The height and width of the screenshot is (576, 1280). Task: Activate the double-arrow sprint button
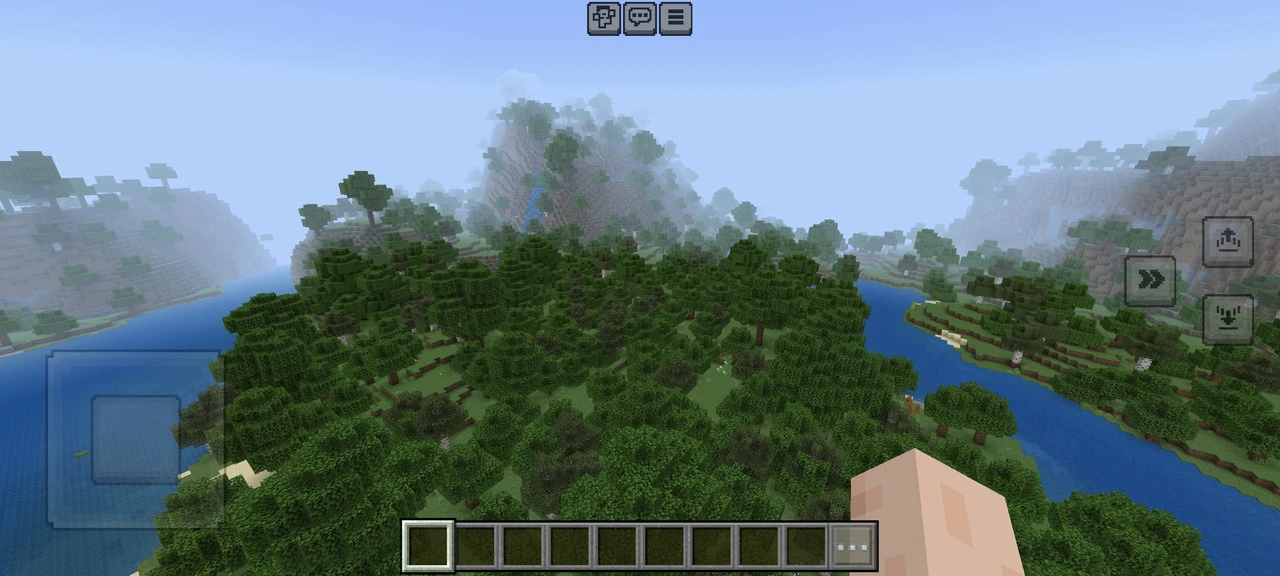1151,281
